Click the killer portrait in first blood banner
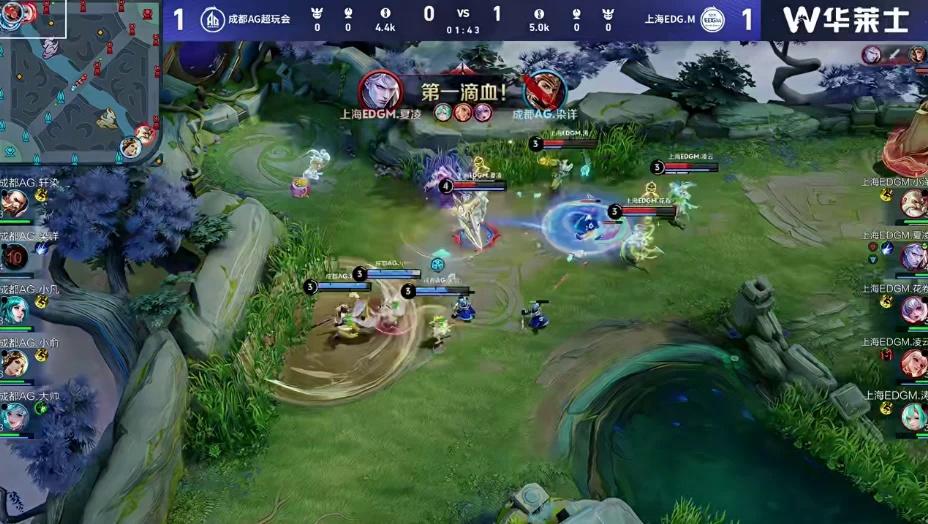This screenshot has width=928, height=524. point(374,89)
